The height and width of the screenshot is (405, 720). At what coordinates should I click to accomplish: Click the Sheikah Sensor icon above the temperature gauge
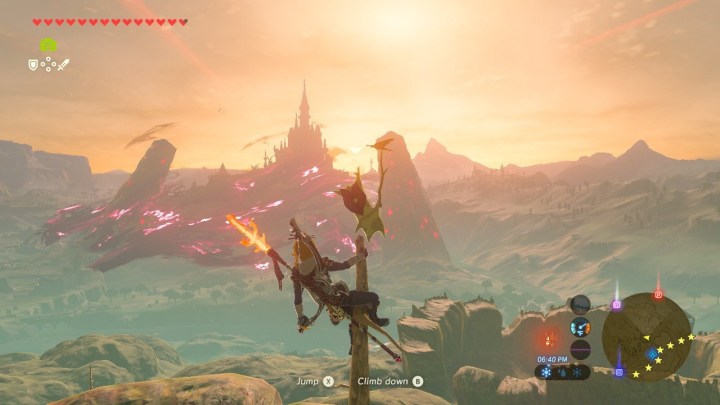580,304
